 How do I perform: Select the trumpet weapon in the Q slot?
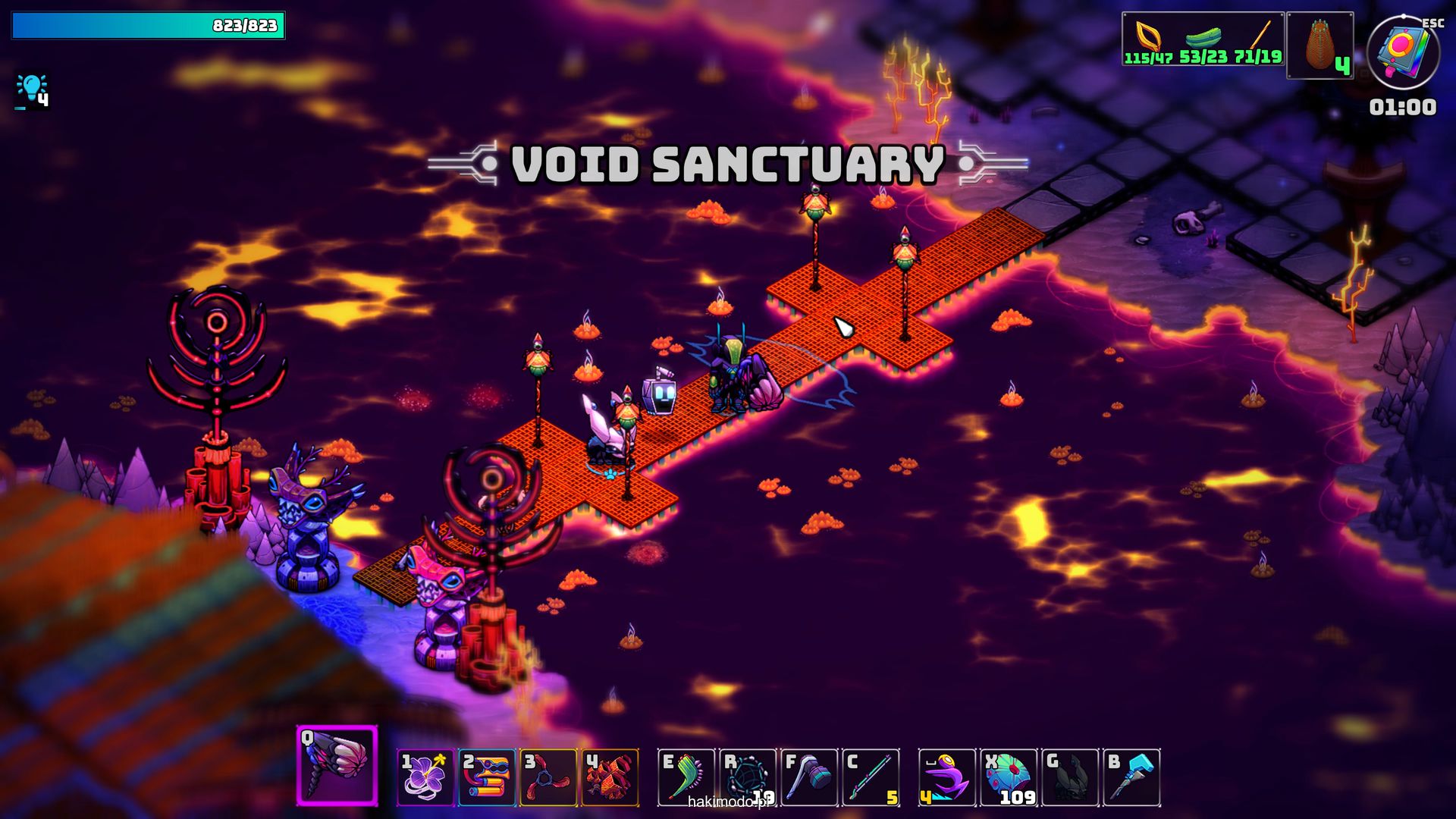click(337, 765)
